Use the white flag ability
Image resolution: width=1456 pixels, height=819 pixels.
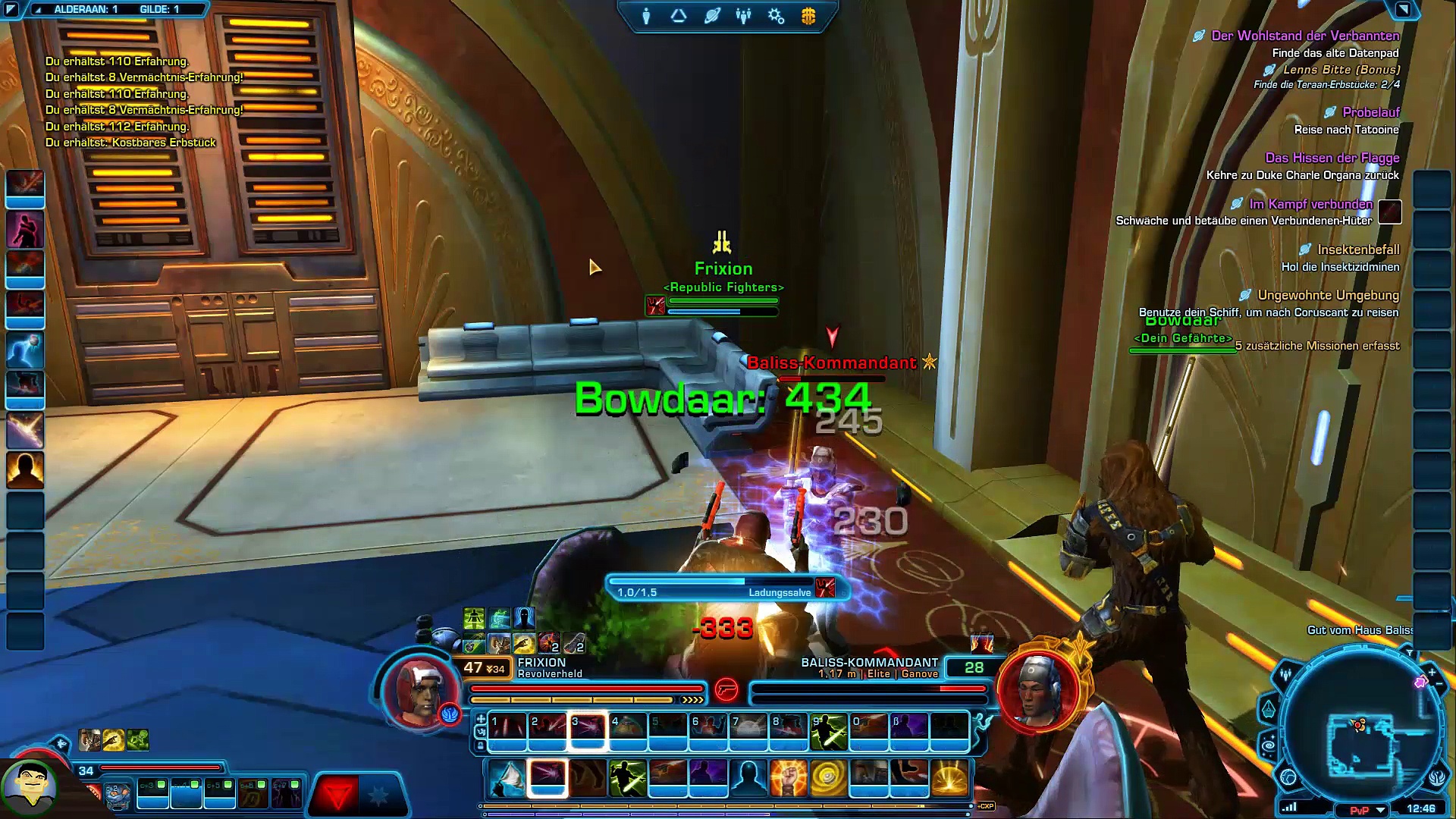[x=507, y=778]
